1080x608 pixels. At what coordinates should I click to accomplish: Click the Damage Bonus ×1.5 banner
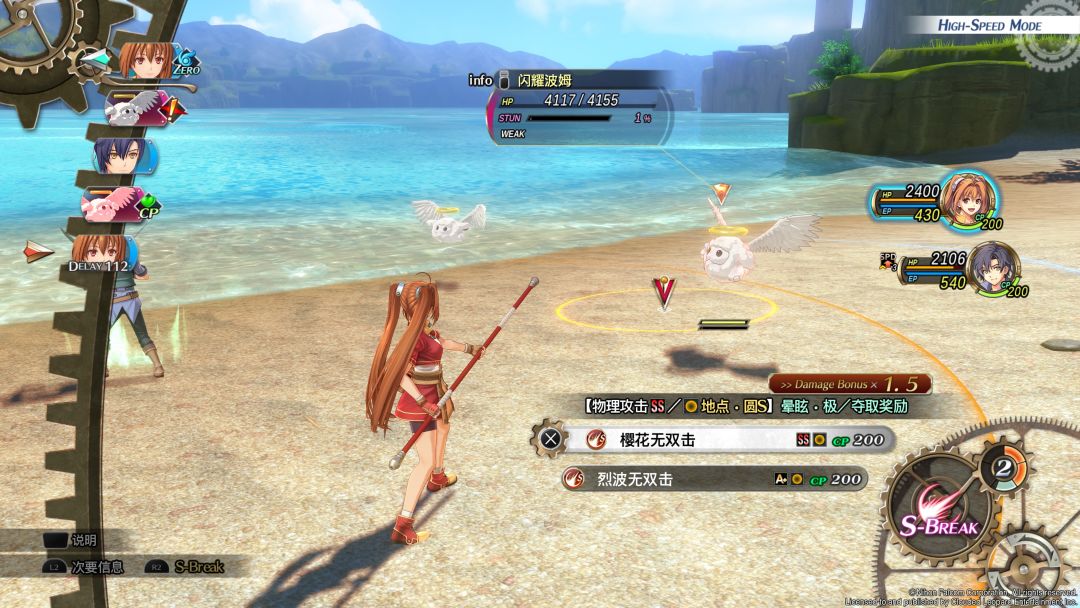point(850,384)
